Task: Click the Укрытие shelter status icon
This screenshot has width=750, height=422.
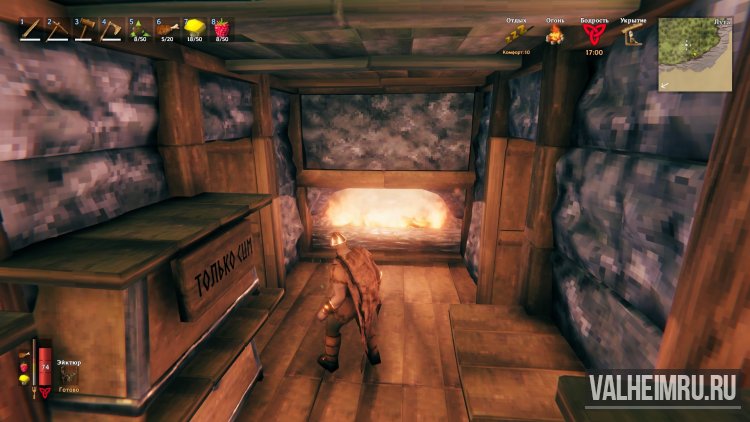Action: [x=632, y=34]
